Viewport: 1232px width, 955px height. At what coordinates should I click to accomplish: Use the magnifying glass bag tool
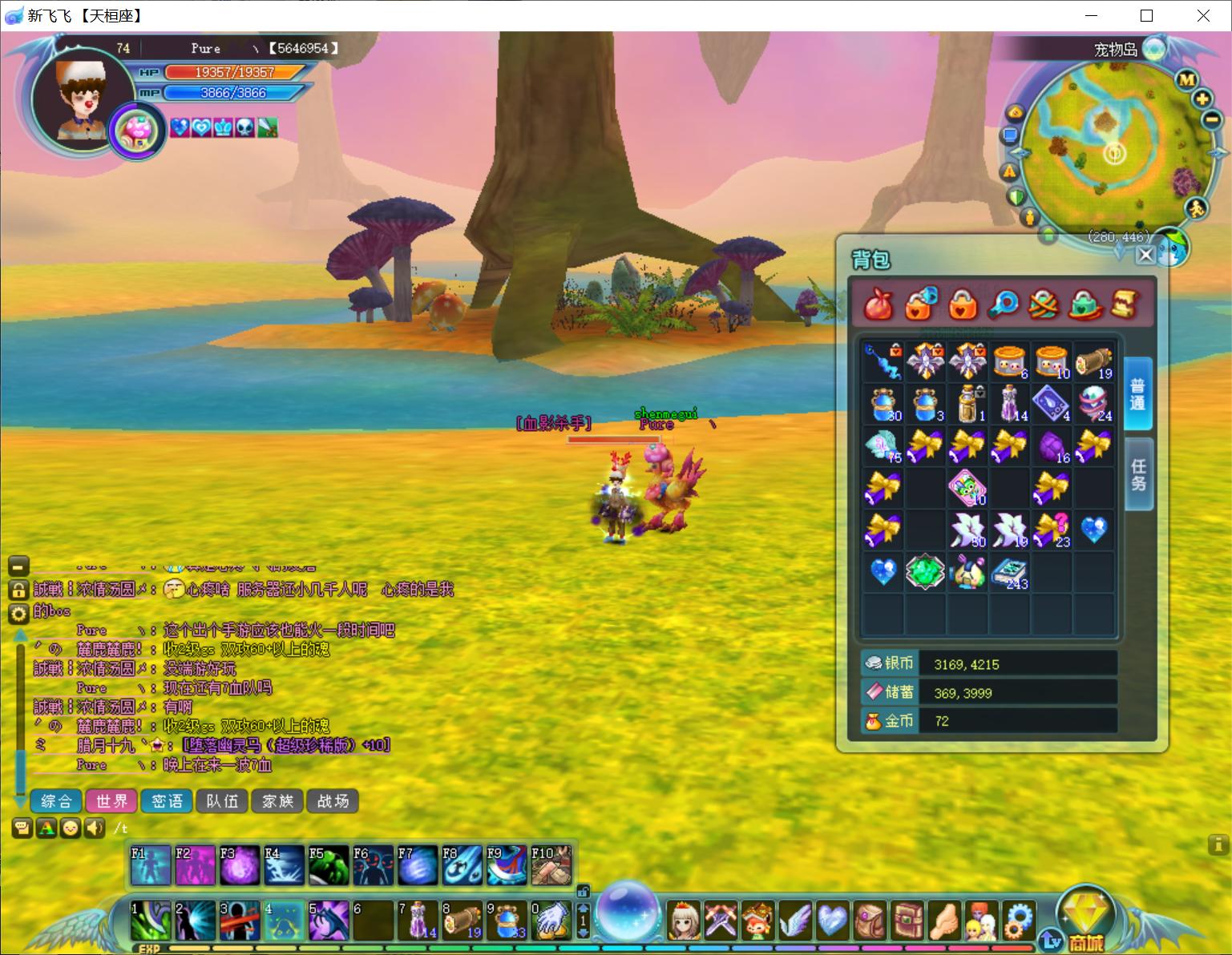(1004, 304)
